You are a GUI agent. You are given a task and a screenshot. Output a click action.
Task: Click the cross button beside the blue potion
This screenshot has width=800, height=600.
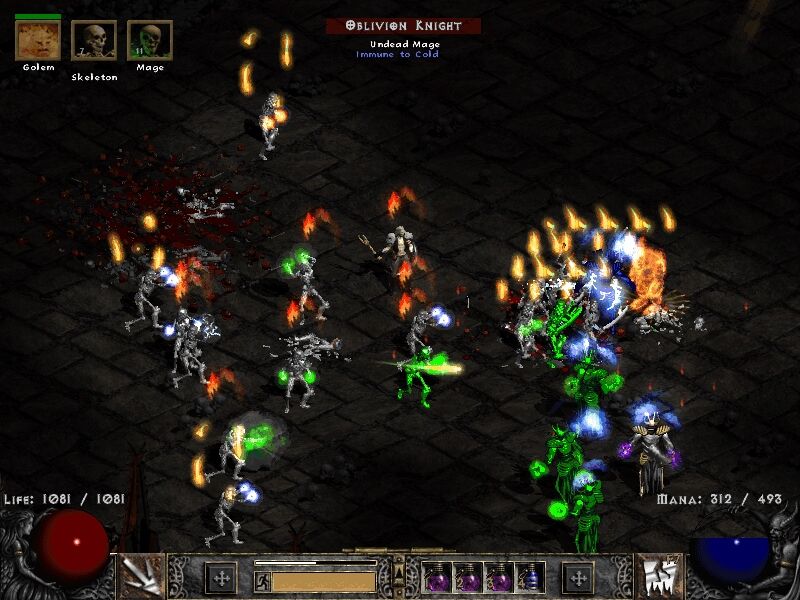coord(577,577)
